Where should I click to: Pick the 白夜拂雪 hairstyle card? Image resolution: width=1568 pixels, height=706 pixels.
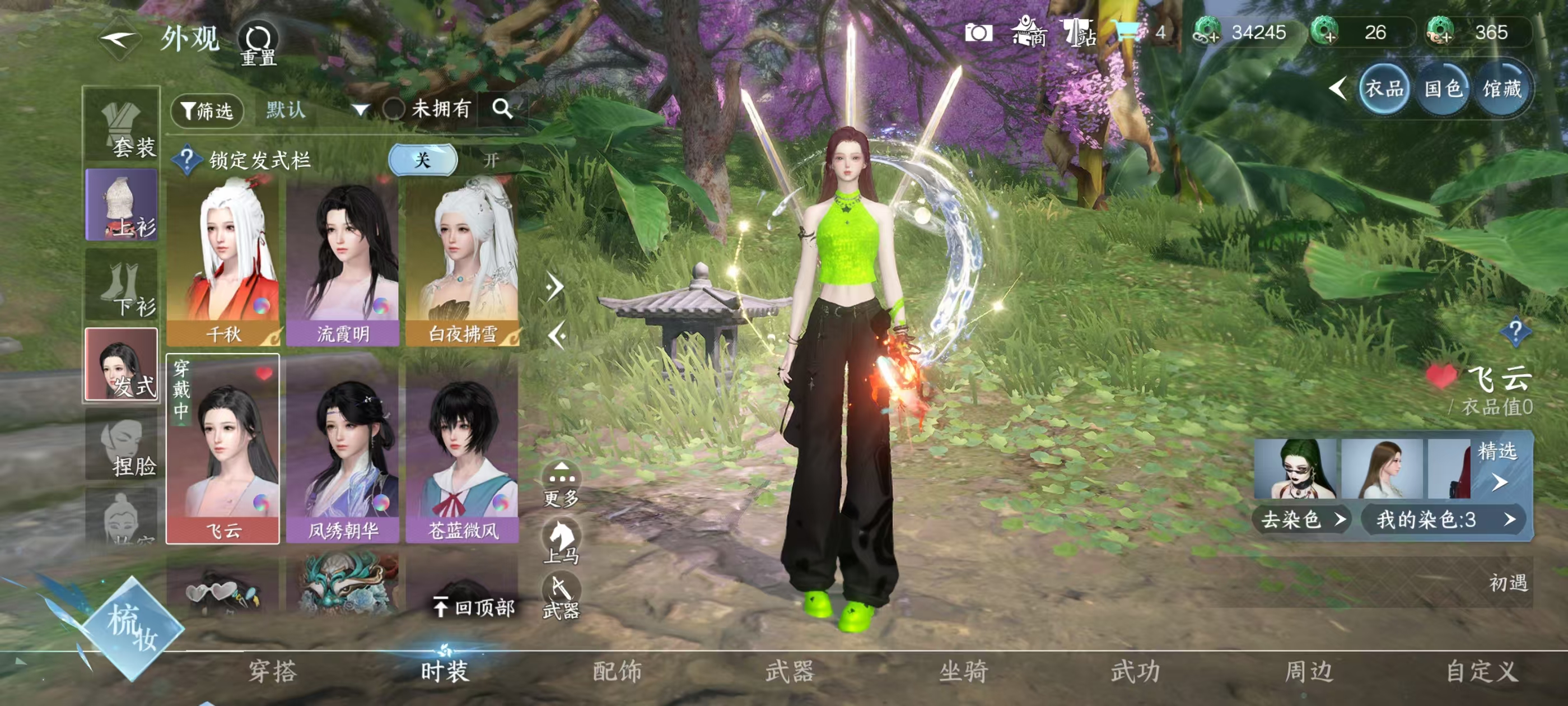tap(463, 262)
